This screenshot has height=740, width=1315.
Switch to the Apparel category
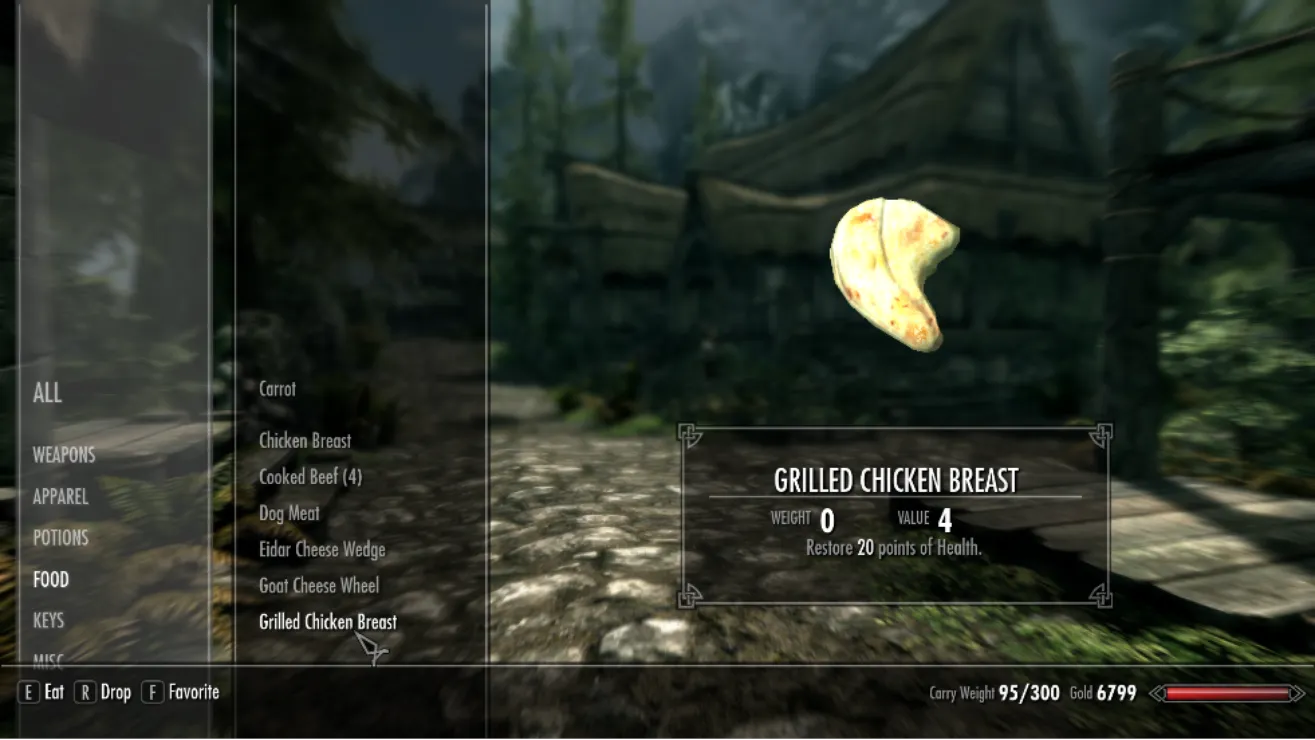click(60, 497)
